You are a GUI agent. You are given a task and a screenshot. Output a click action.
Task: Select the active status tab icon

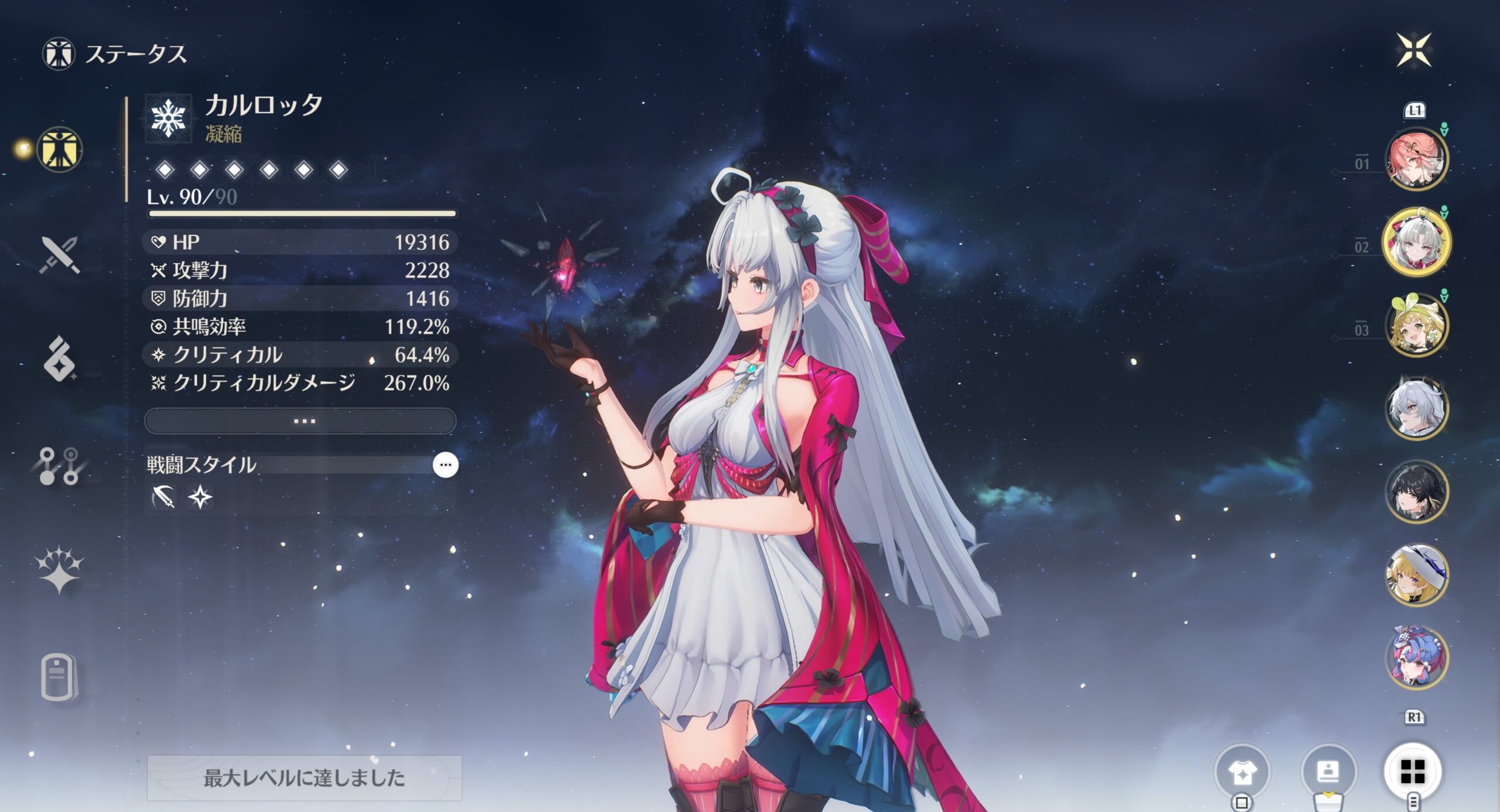click(x=59, y=150)
